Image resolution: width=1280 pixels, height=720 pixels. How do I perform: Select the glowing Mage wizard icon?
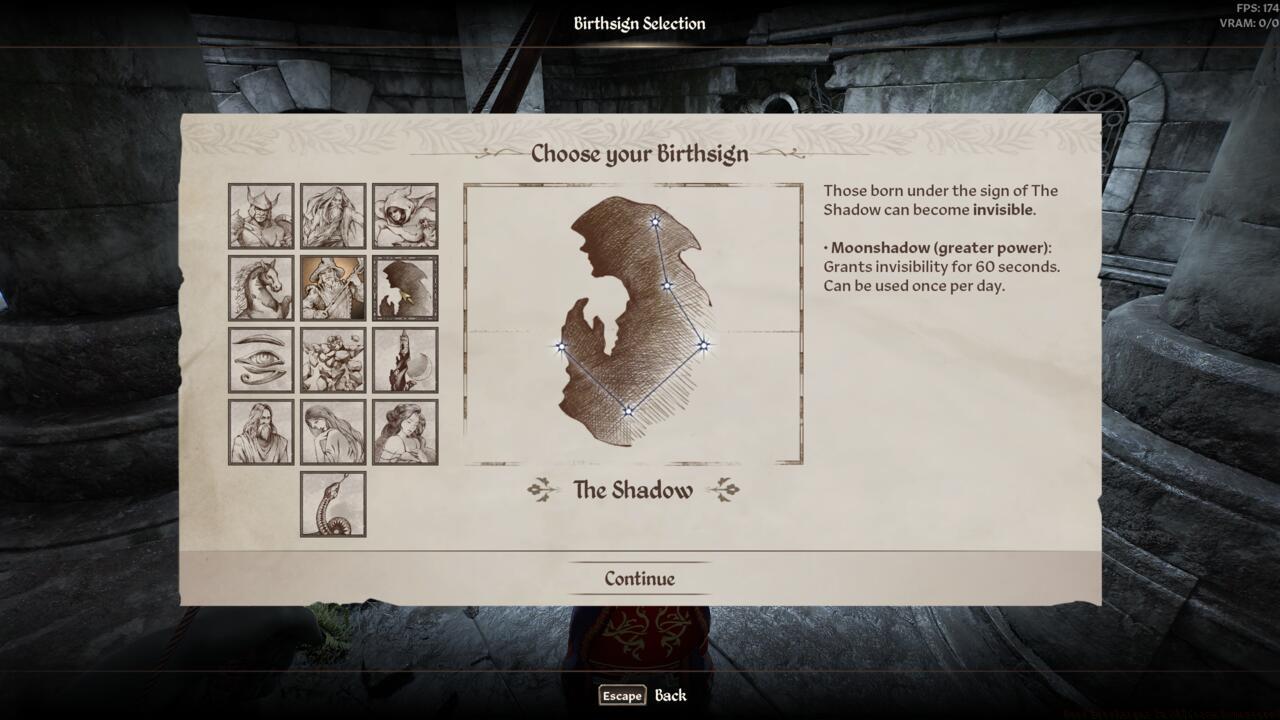[333, 286]
